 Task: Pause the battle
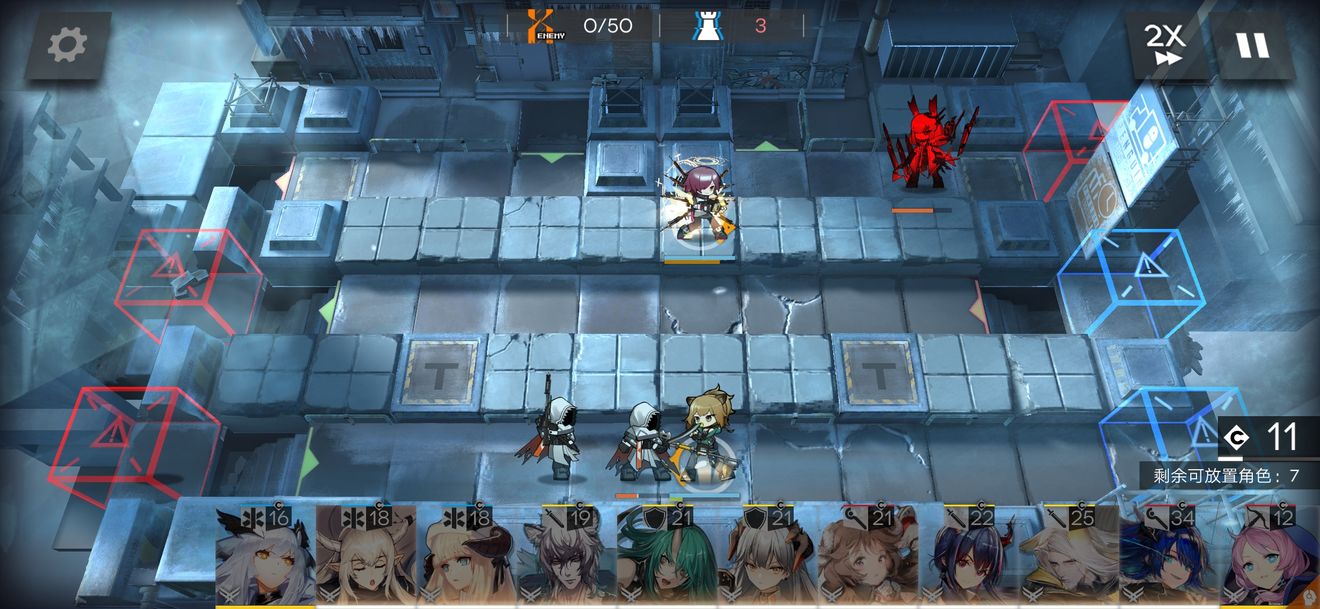pos(1252,45)
